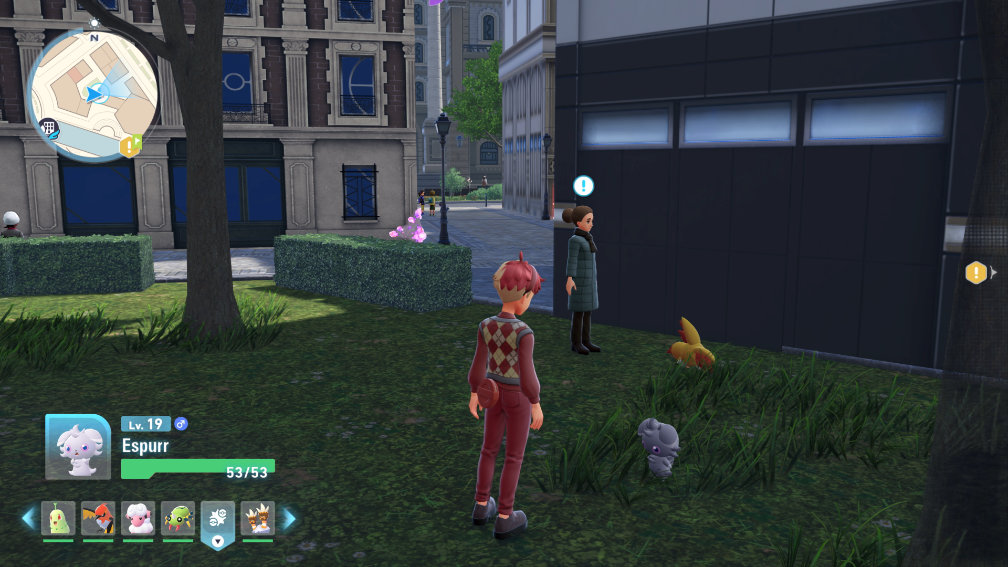The height and width of the screenshot is (567, 1008).
Task: Select the yellow quest marker on the minimap
Action: coord(130,146)
